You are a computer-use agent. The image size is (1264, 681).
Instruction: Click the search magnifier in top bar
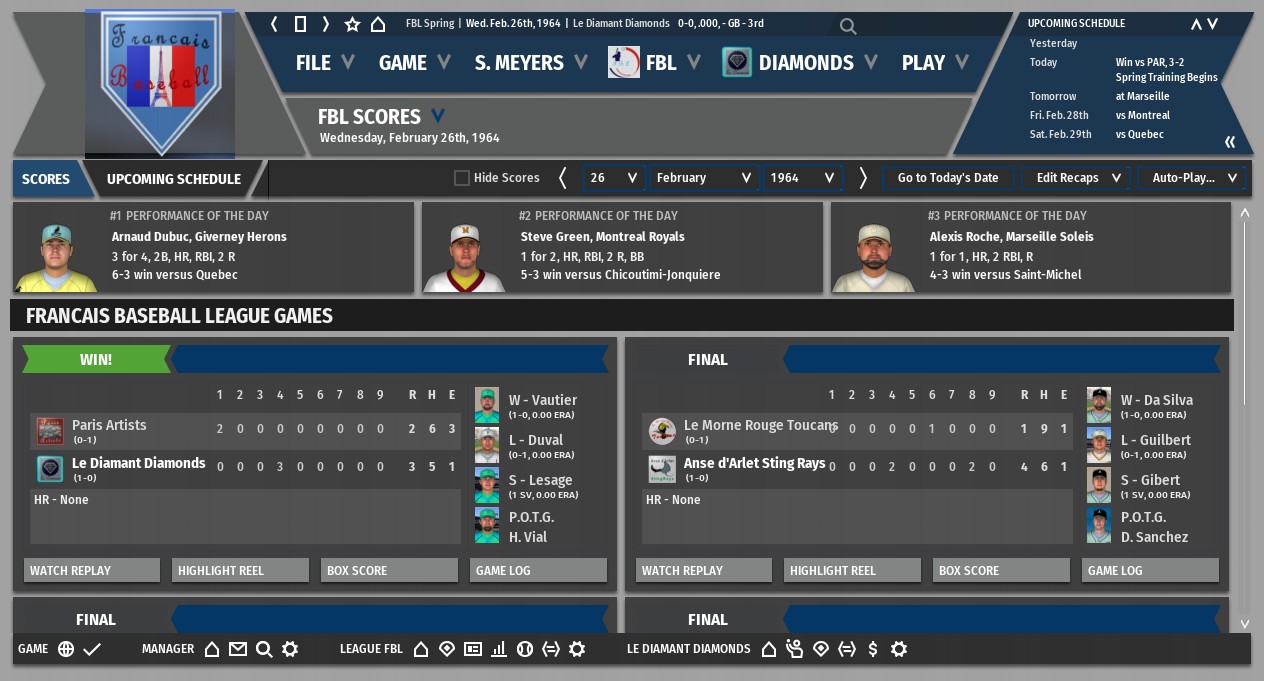point(848,26)
